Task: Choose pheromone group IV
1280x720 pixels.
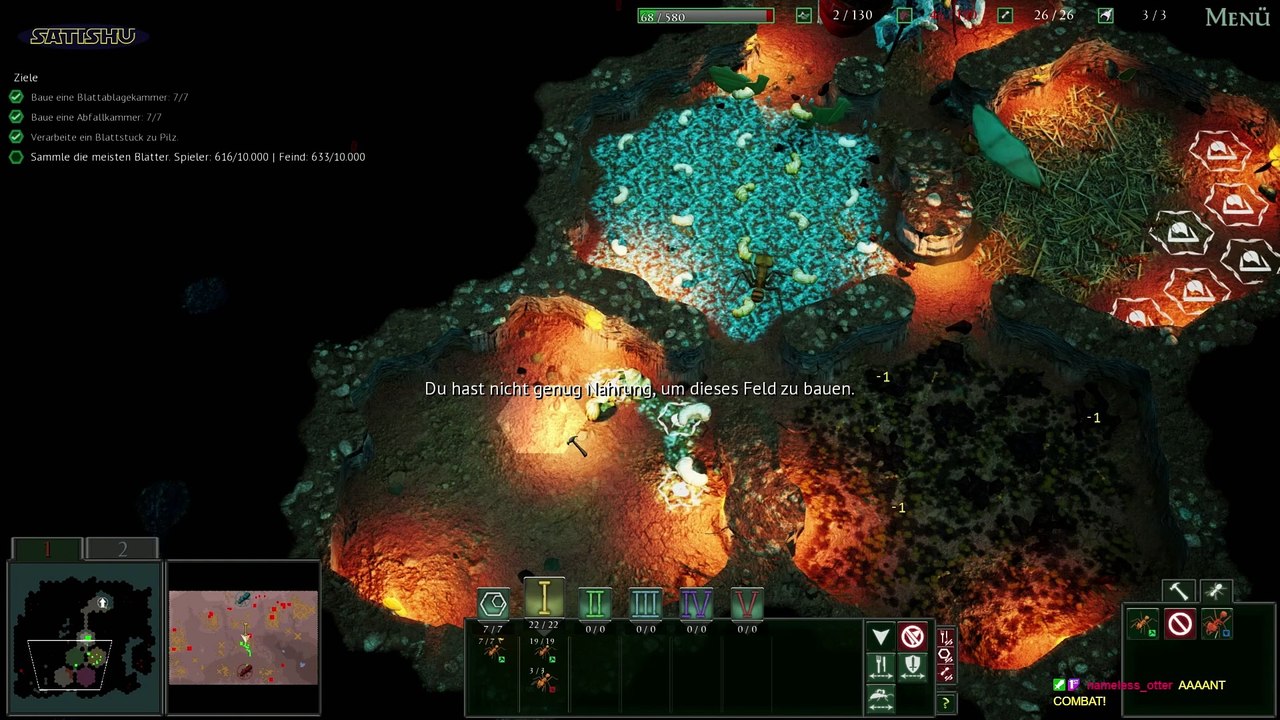Action: pos(696,603)
